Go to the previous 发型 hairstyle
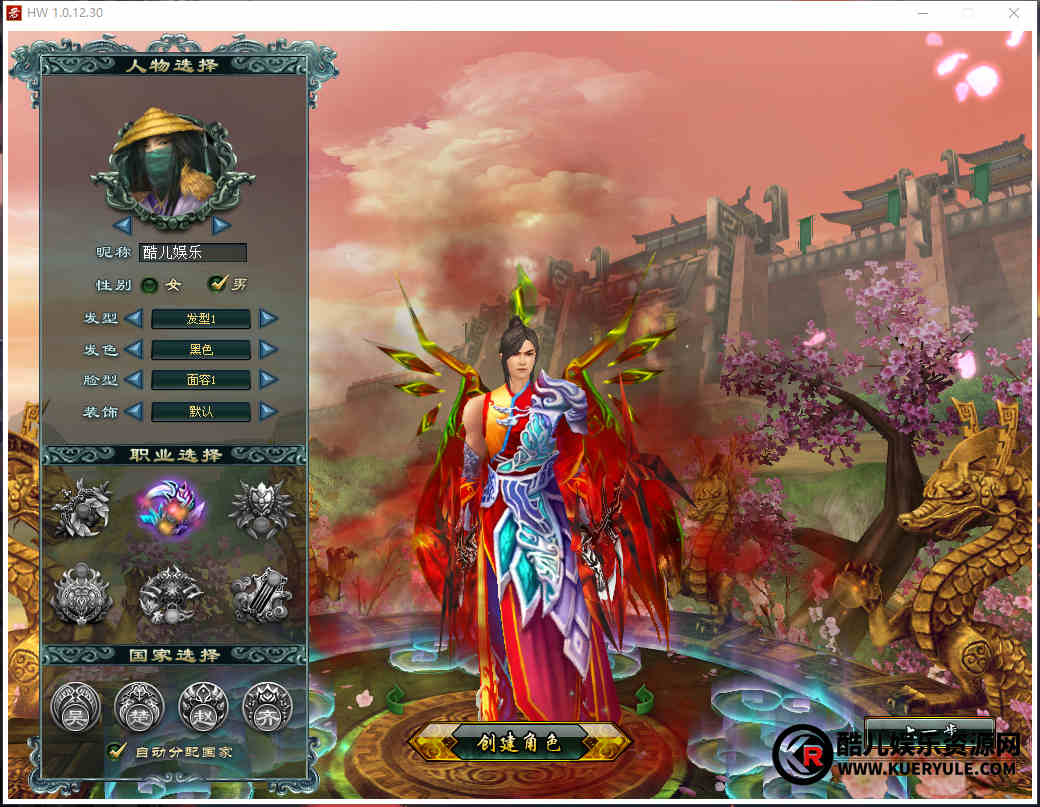Image resolution: width=1040 pixels, height=807 pixels. (x=134, y=319)
